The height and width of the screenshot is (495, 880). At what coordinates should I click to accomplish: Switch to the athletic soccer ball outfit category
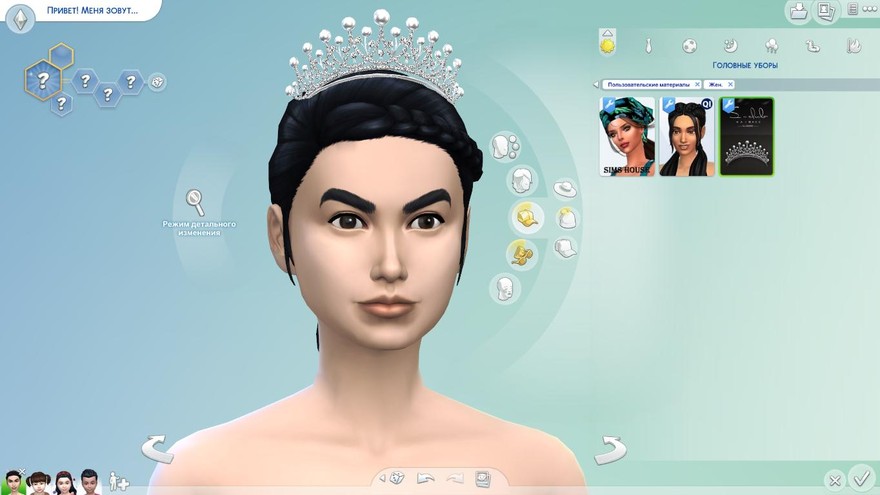(x=690, y=45)
